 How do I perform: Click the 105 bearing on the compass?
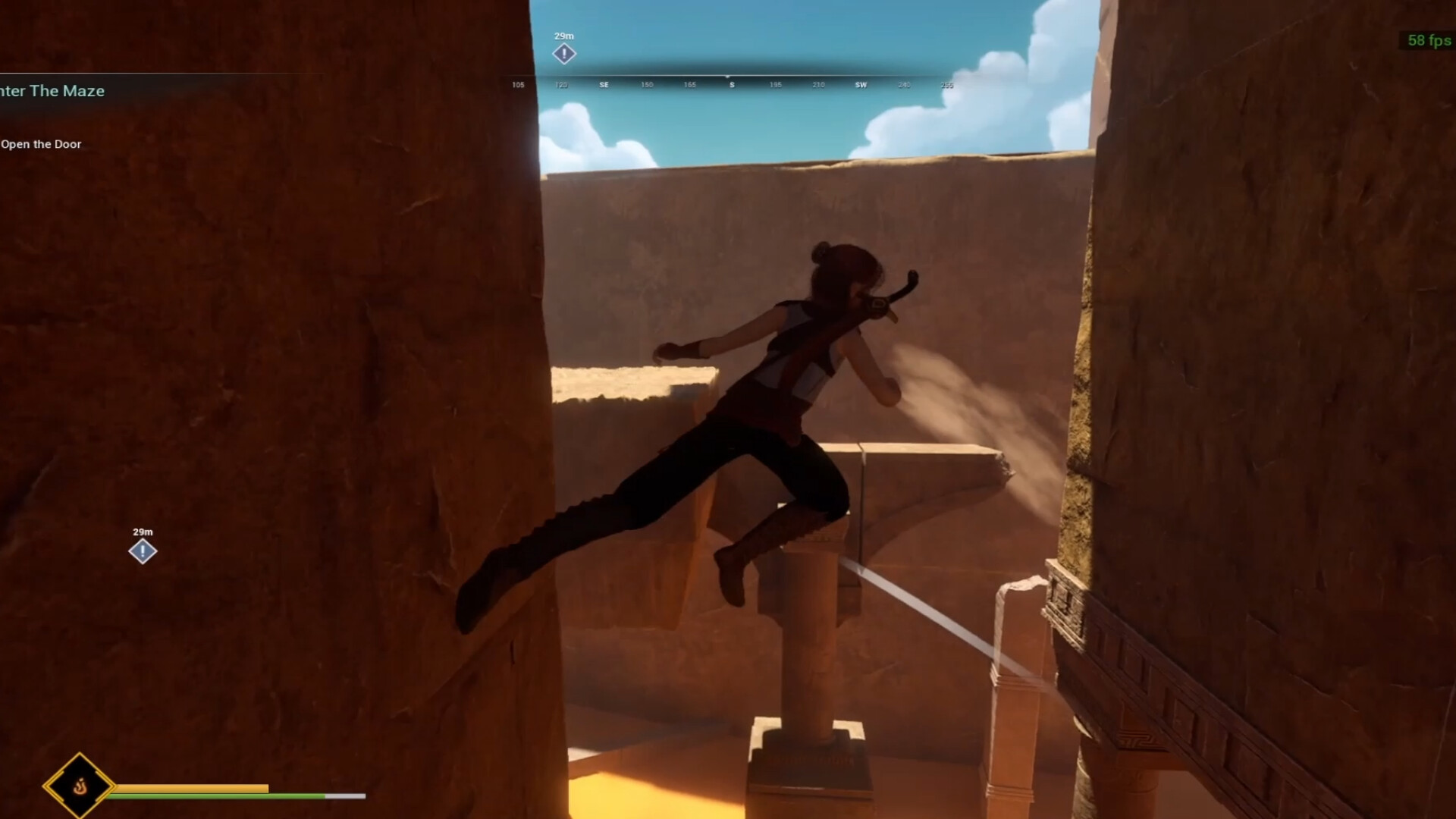(518, 85)
